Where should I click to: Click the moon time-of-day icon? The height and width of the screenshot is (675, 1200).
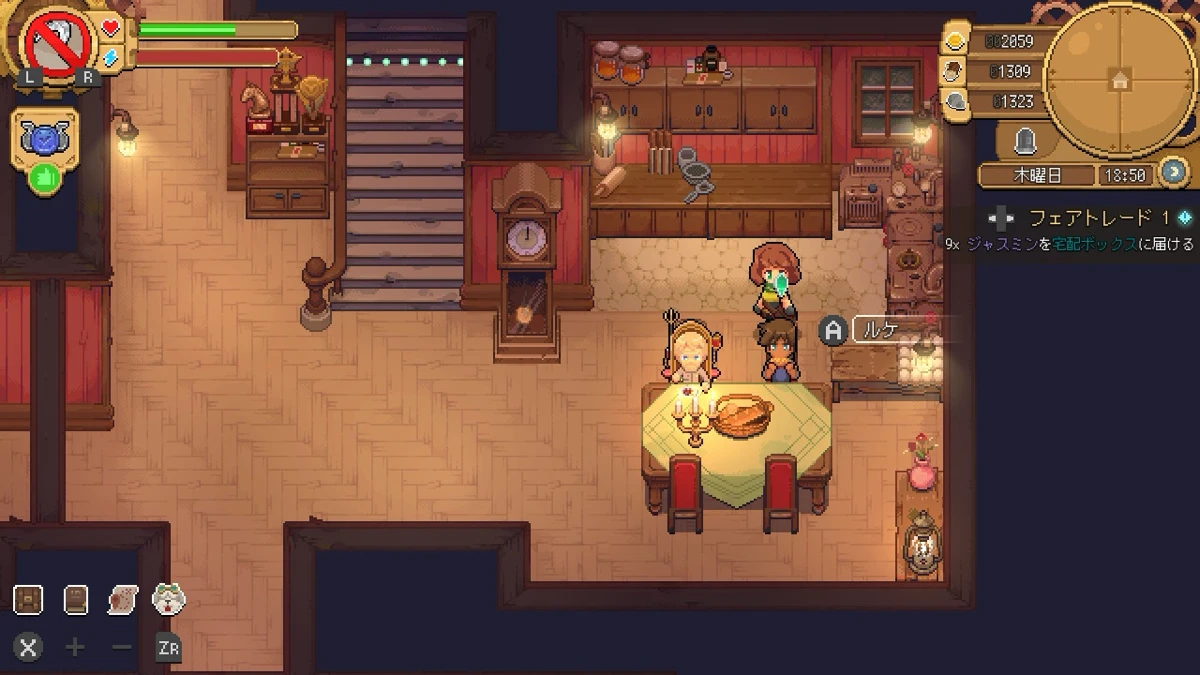pyautogui.click(x=1174, y=172)
